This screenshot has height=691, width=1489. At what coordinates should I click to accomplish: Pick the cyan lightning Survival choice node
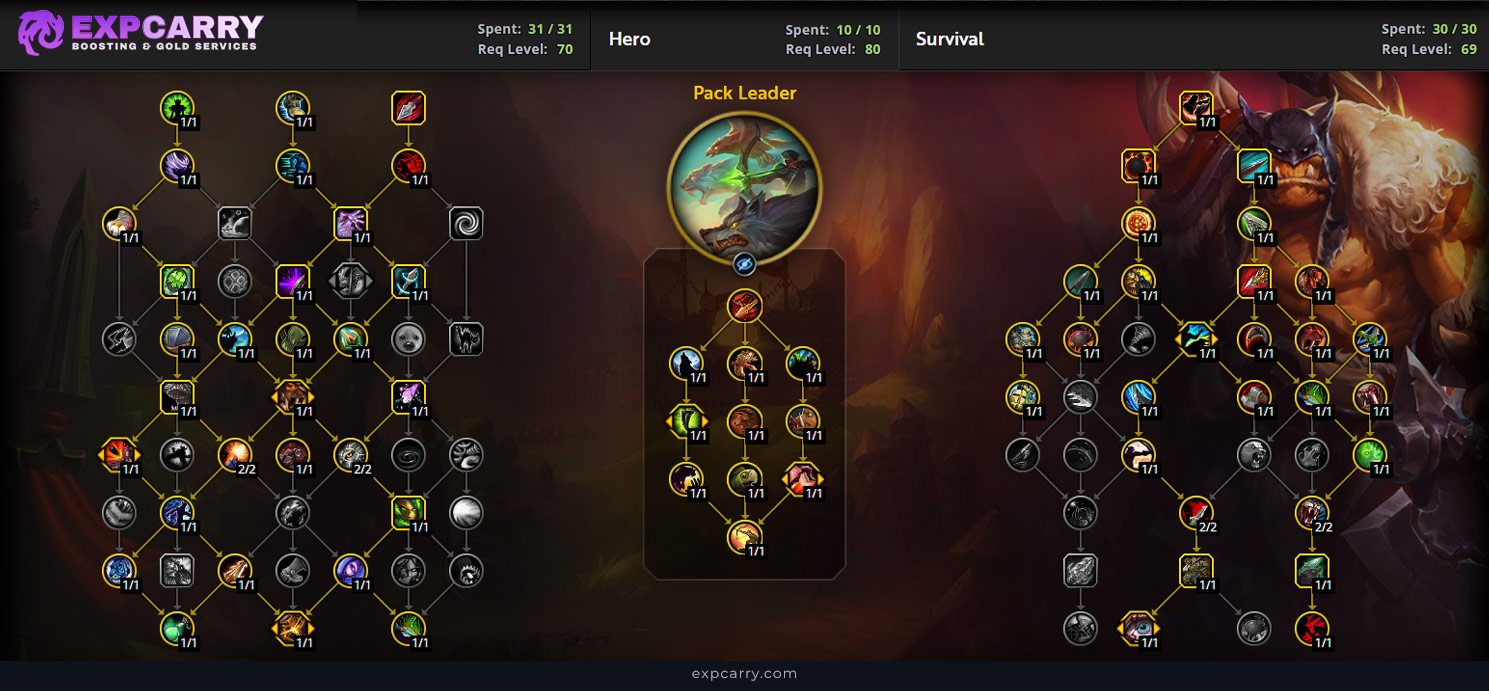point(1196,339)
